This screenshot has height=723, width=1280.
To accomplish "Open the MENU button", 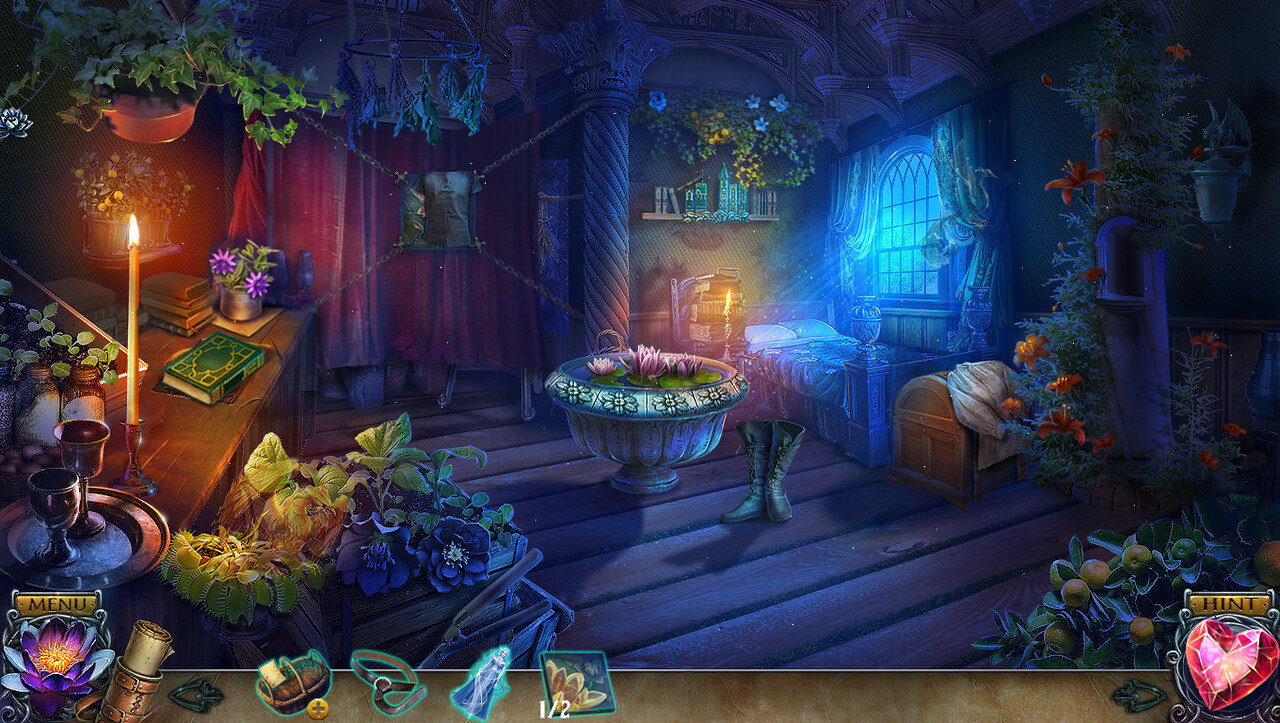I will click(56, 605).
